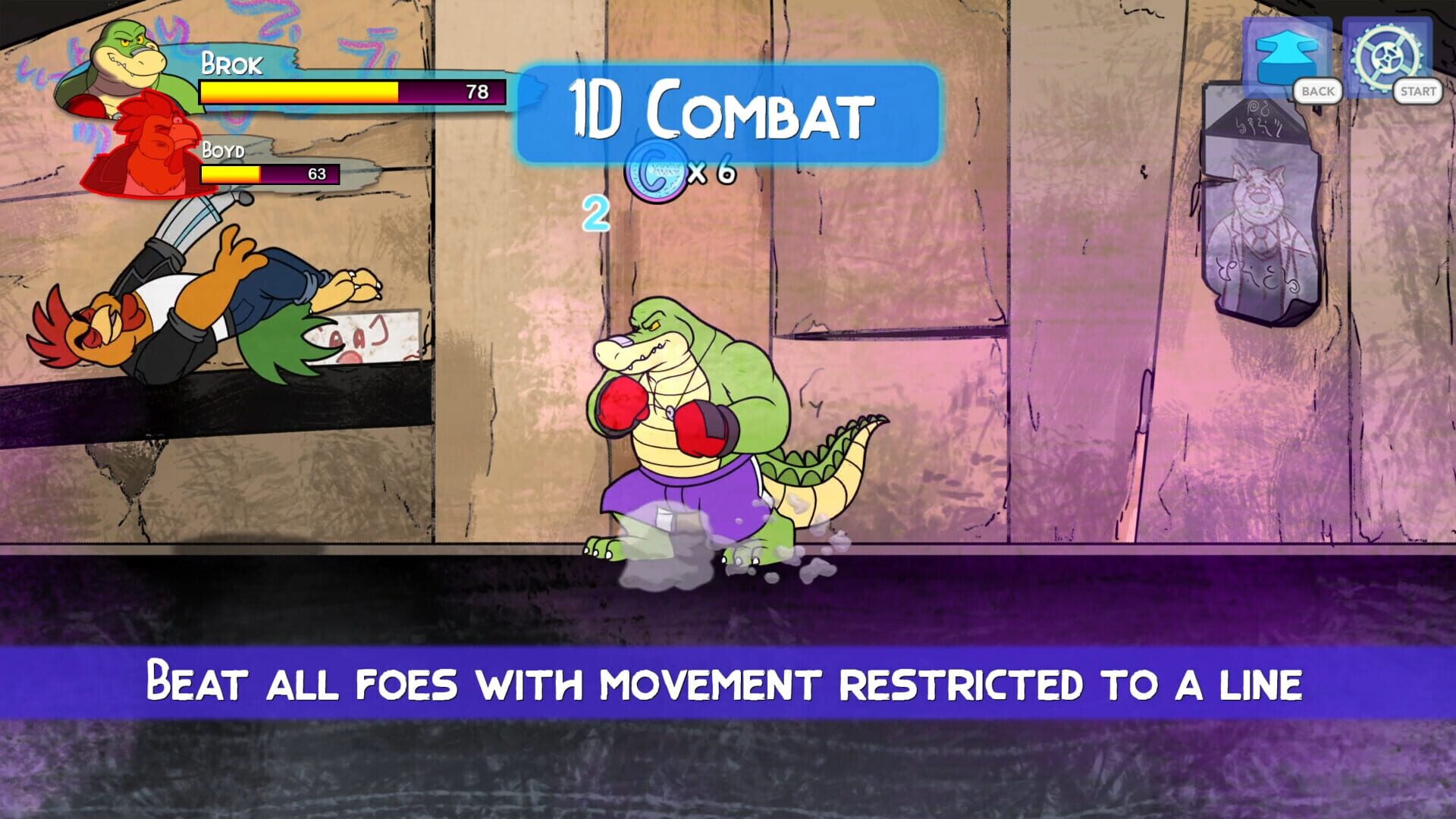Select the BACK menu option
Viewport: 1456px width, 819px height.
point(1317,92)
